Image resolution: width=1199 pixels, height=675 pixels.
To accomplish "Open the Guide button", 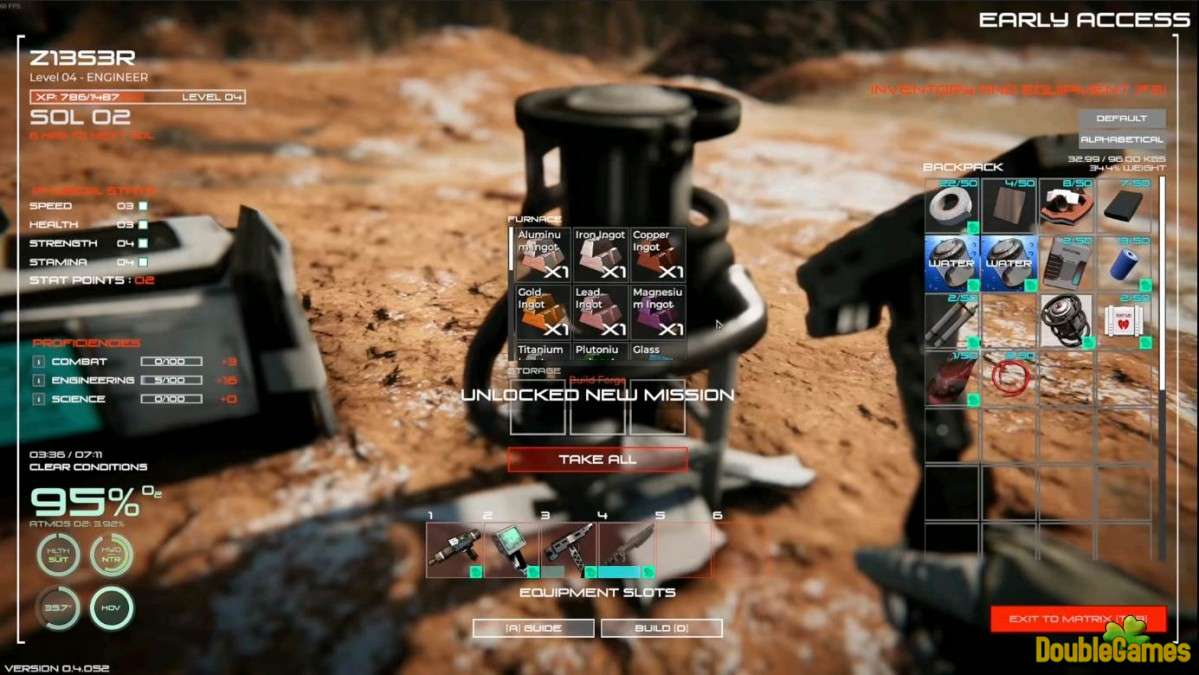I will click(x=533, y=628).
